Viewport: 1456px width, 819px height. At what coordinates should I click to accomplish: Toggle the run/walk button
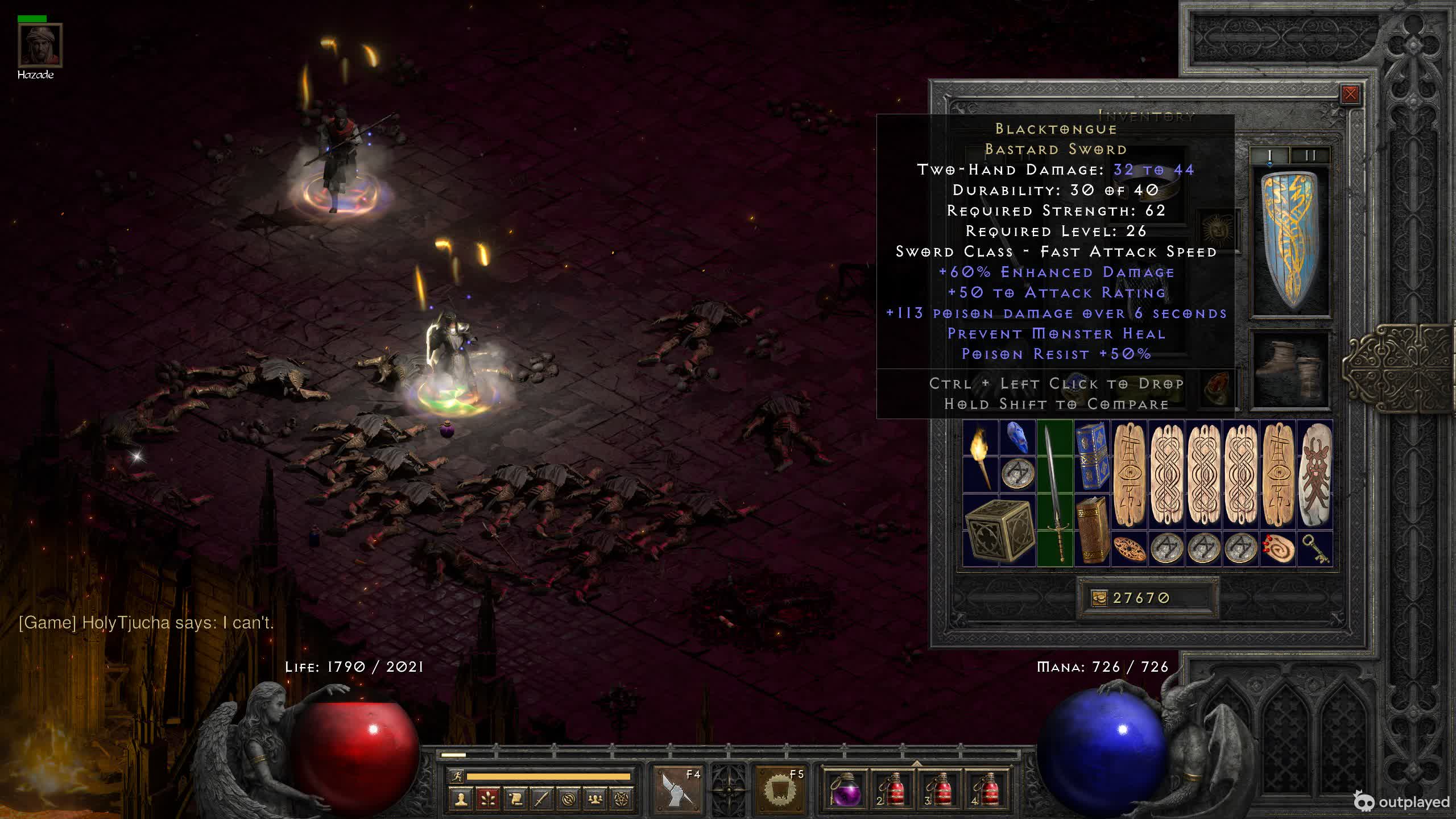coord(457,776)
